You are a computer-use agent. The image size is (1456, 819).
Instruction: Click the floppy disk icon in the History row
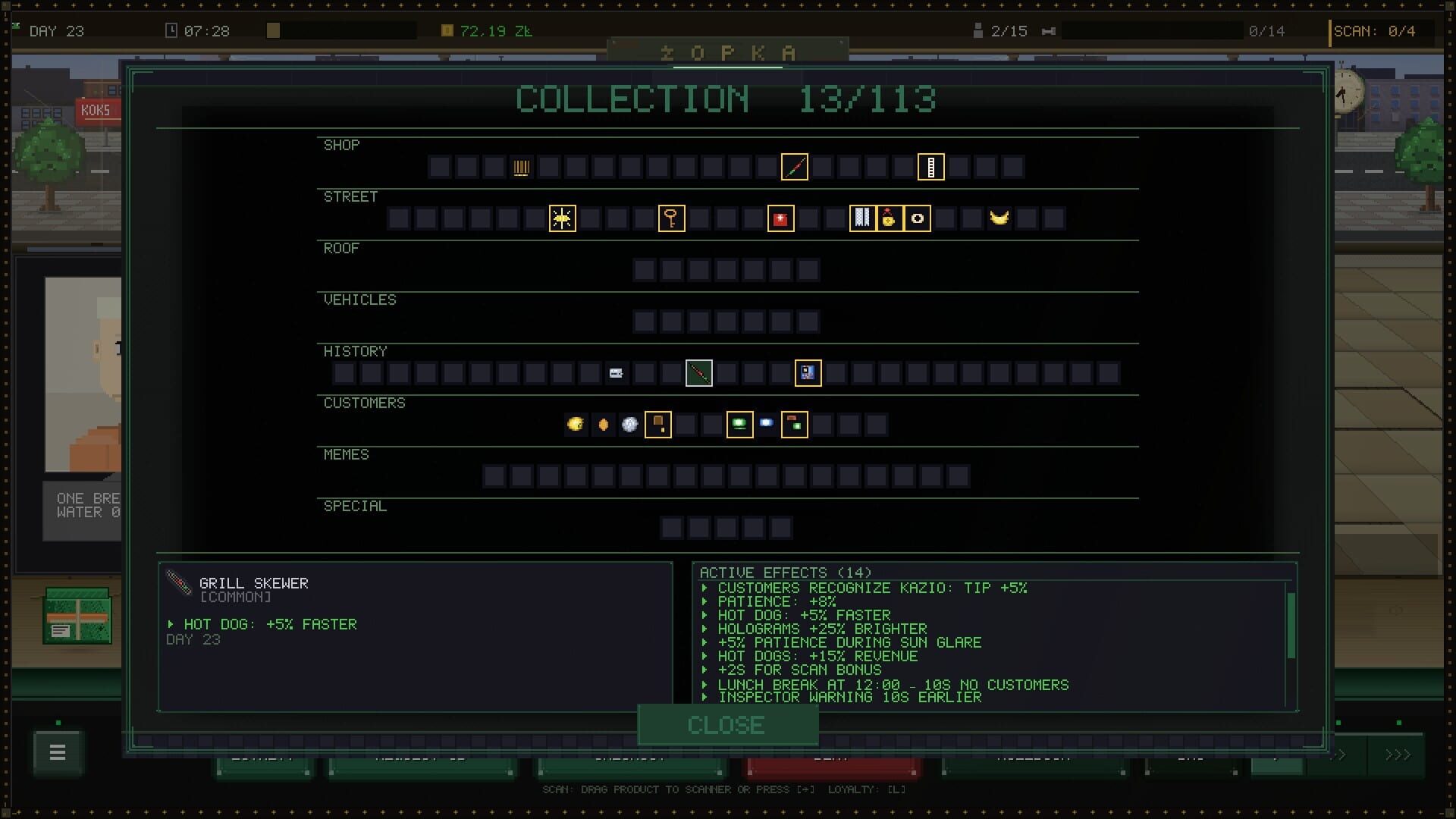[808, 373]
